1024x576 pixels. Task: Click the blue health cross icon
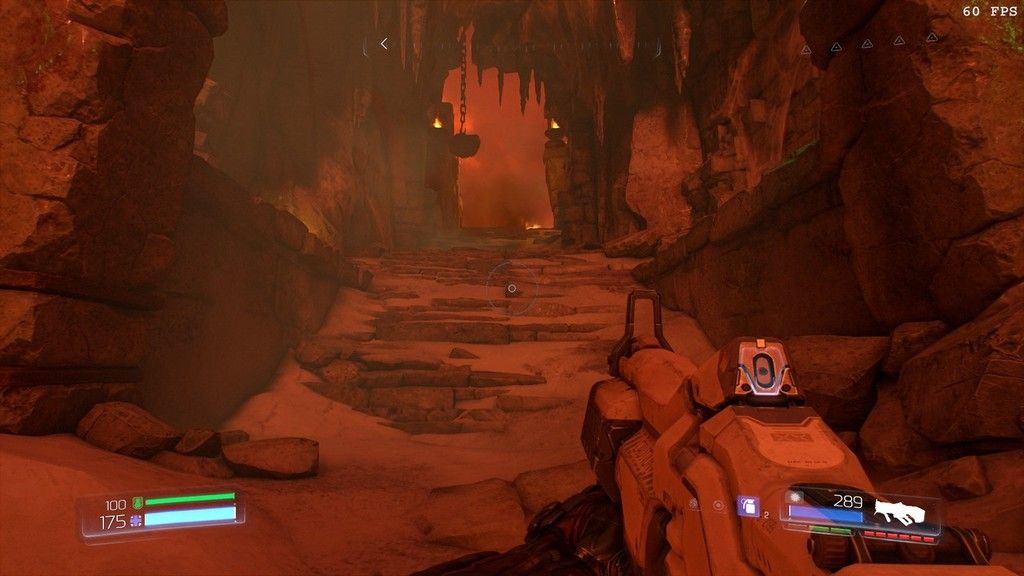[x=136, y=521]
